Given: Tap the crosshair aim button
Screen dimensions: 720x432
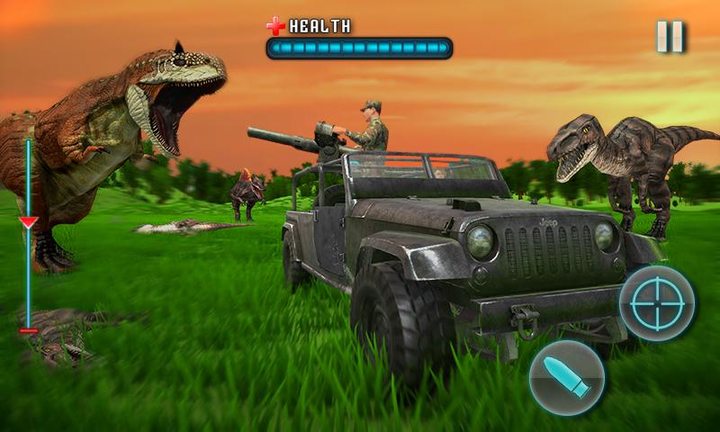Looking at the screenshot, I should (656, 303).
